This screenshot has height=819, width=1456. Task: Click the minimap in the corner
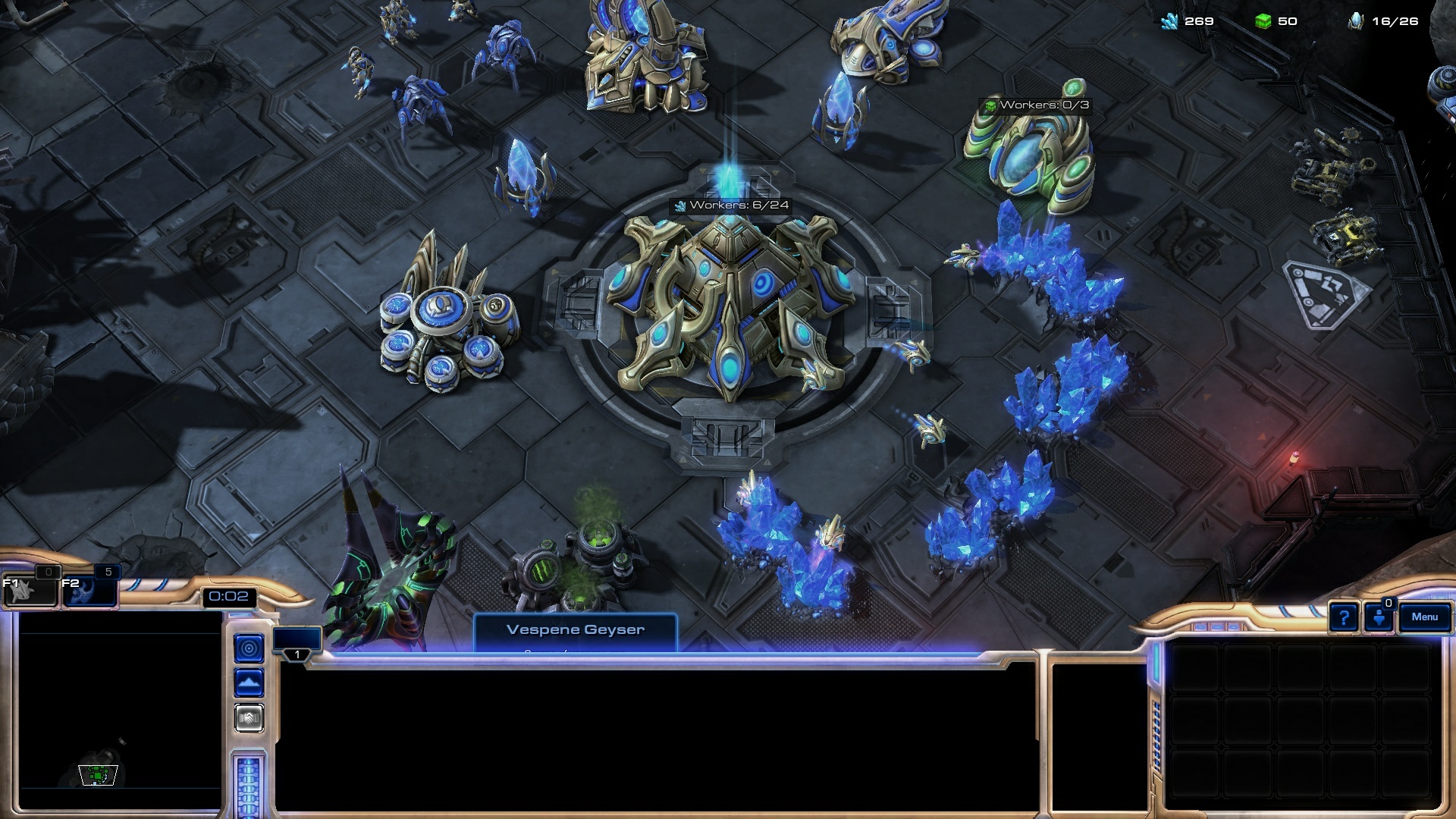pyautogui.click(x=120, y=710)
